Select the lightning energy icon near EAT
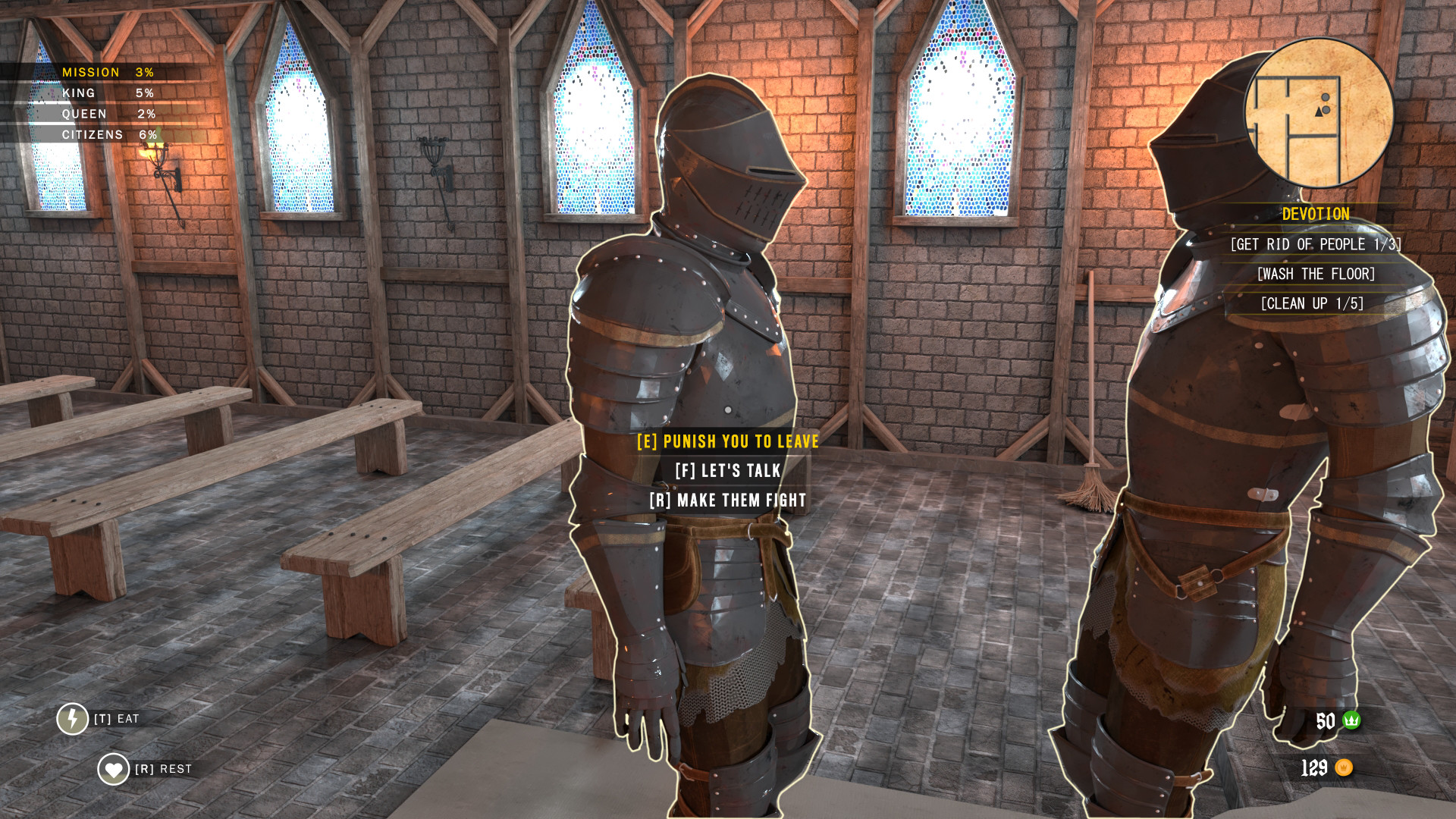Viewport: 1456px width, 819px height. 72,717
